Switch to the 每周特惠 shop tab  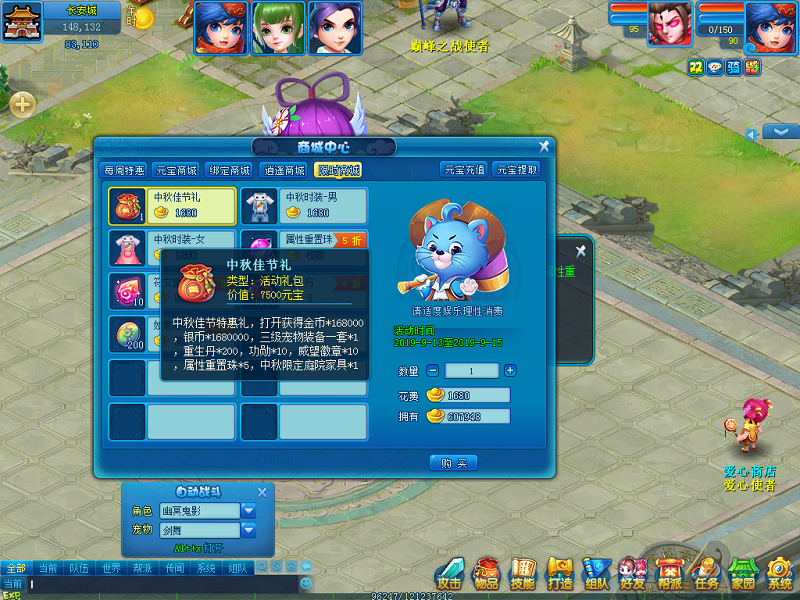125,170
